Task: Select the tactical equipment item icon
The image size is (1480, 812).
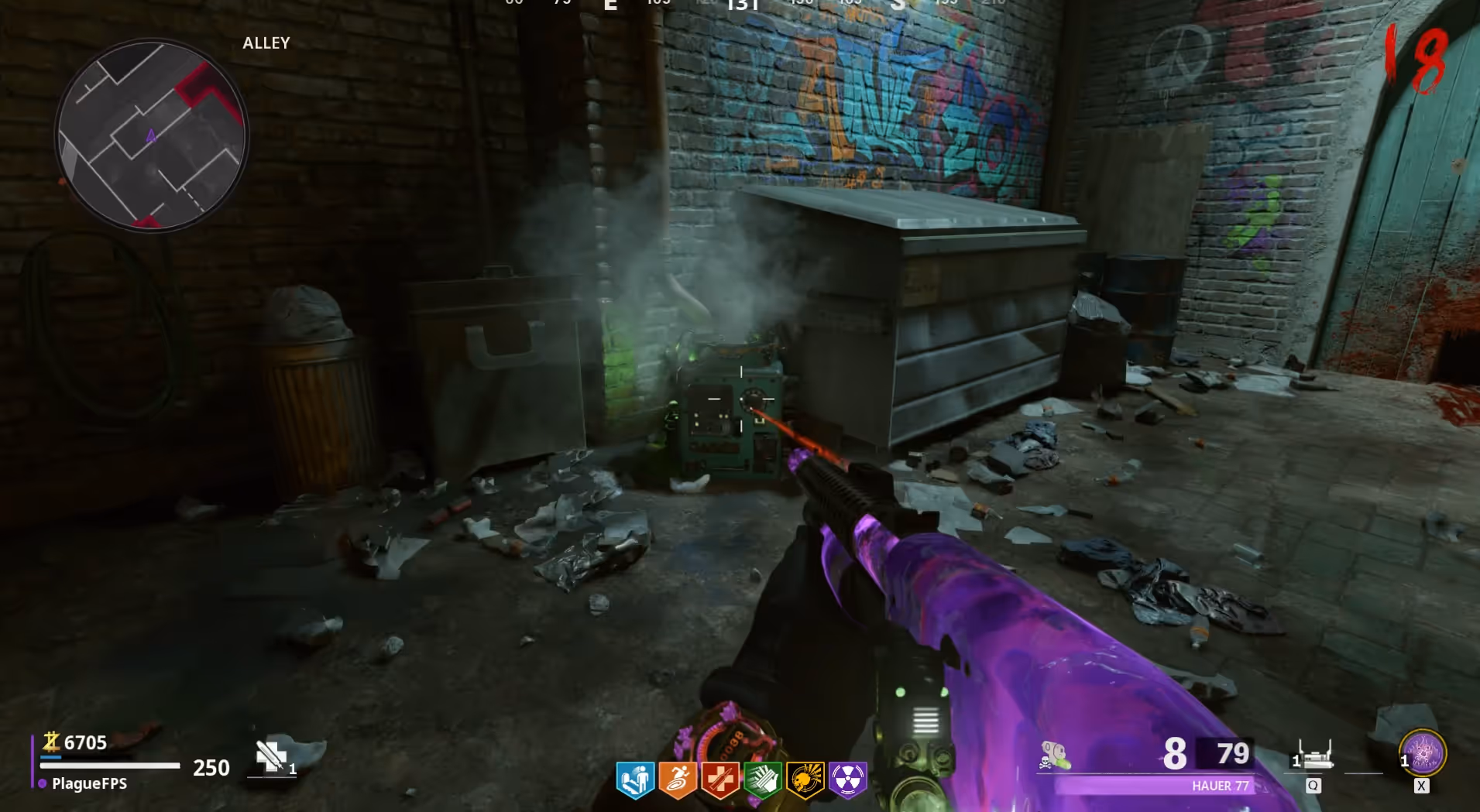Action: [1314, 755]
